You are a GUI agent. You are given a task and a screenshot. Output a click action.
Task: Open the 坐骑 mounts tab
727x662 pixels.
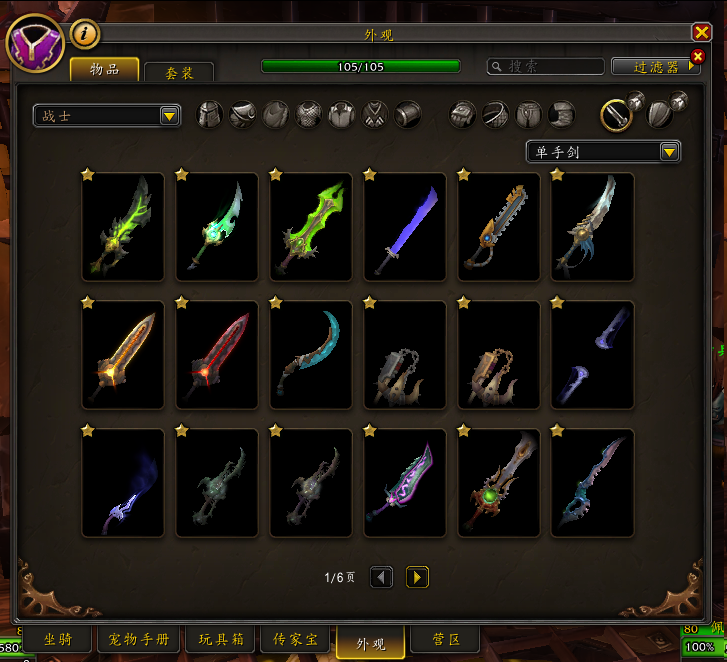coord(58,639)
